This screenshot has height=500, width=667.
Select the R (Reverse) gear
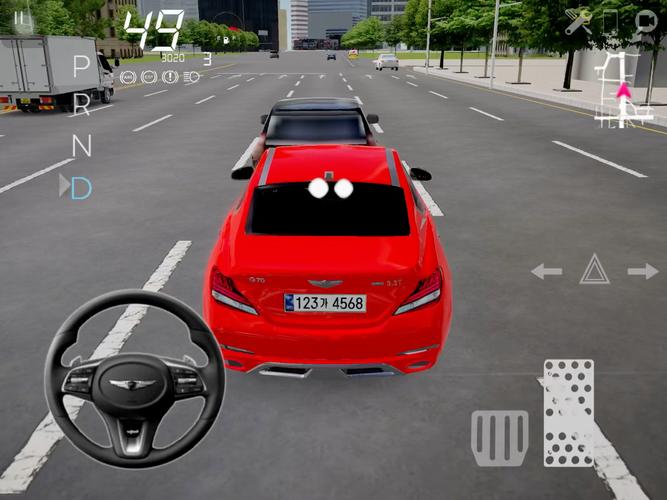tap(81, 105)
